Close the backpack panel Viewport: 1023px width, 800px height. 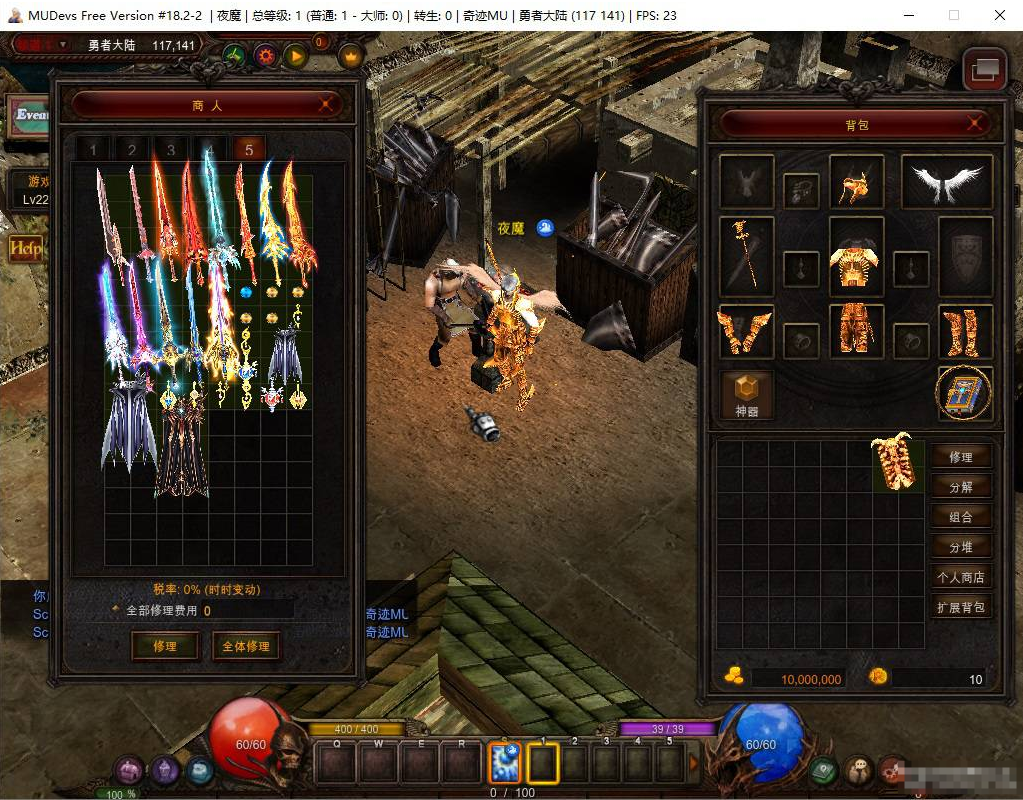(976, 123)
